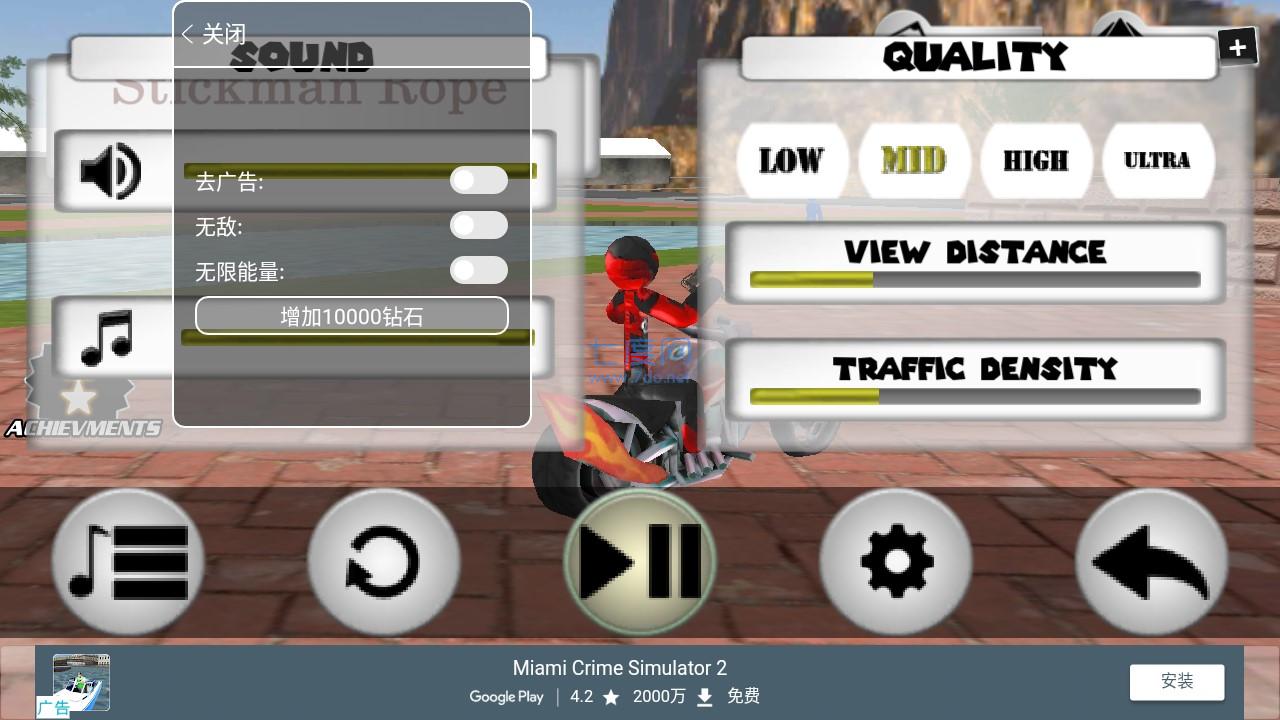Select the HIGH quality option
The image size is (1280, 720).
(x=1036, y=160)
